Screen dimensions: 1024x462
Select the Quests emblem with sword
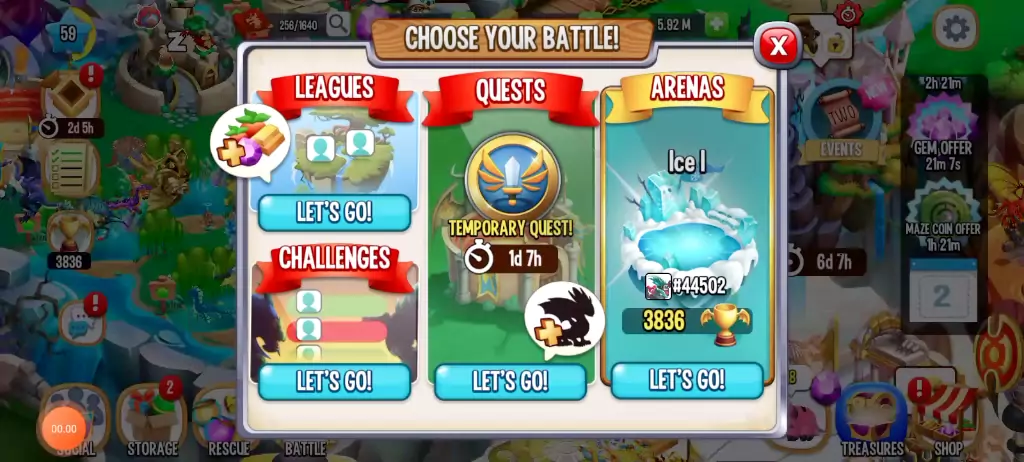(512, 177)
